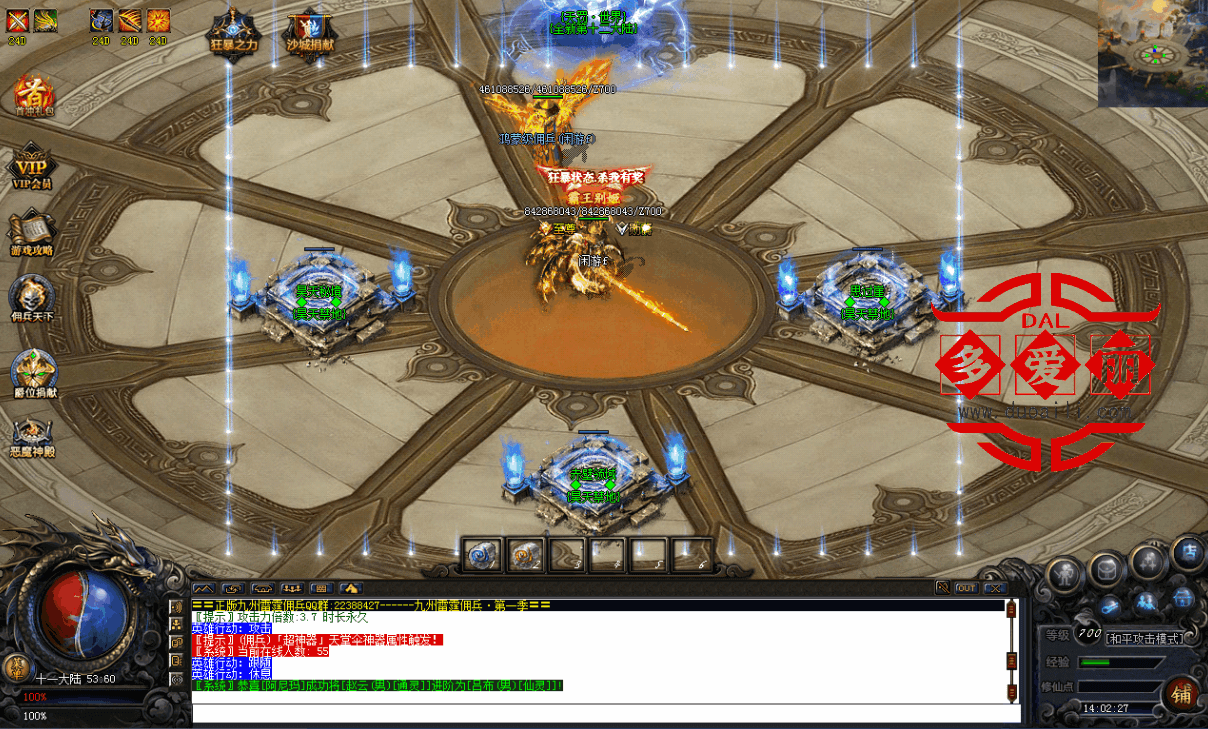Image resolution: width=1208 pixels, height=729 pixels.
Task: Open the 爵位捐献 title donation icon
Action: coord(33,370)
